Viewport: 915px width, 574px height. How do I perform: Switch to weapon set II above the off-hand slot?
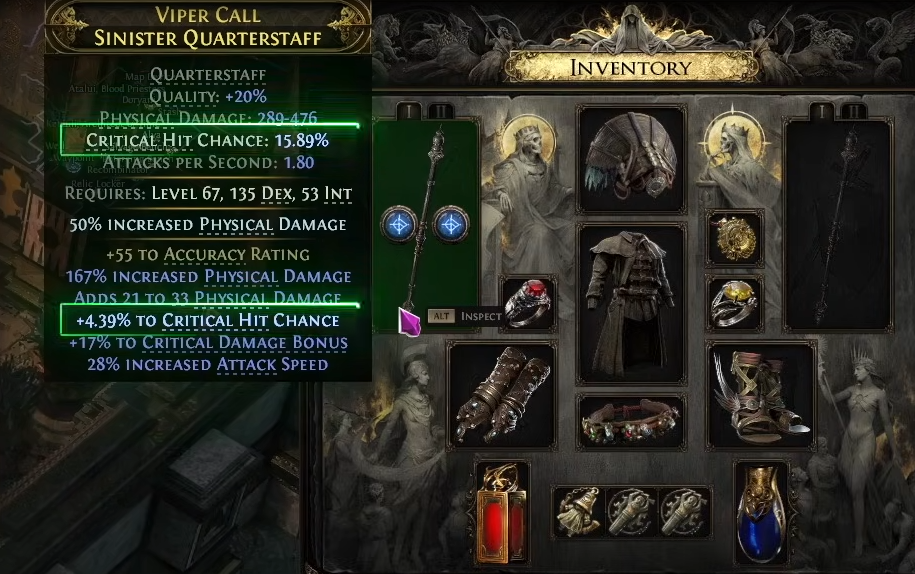pos(853,111)
